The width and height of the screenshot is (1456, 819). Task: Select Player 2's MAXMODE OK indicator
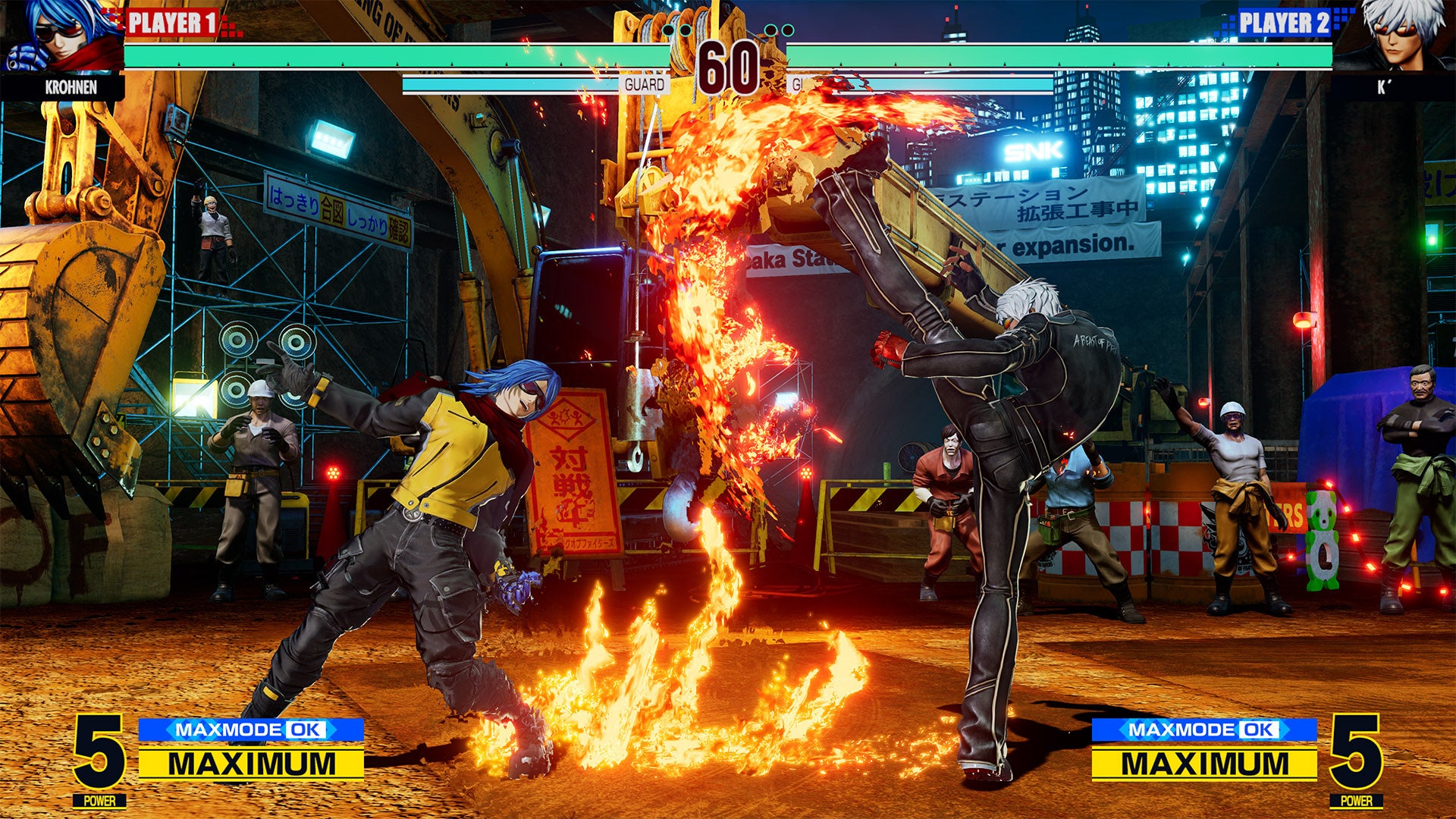[x=1204, y=730]
